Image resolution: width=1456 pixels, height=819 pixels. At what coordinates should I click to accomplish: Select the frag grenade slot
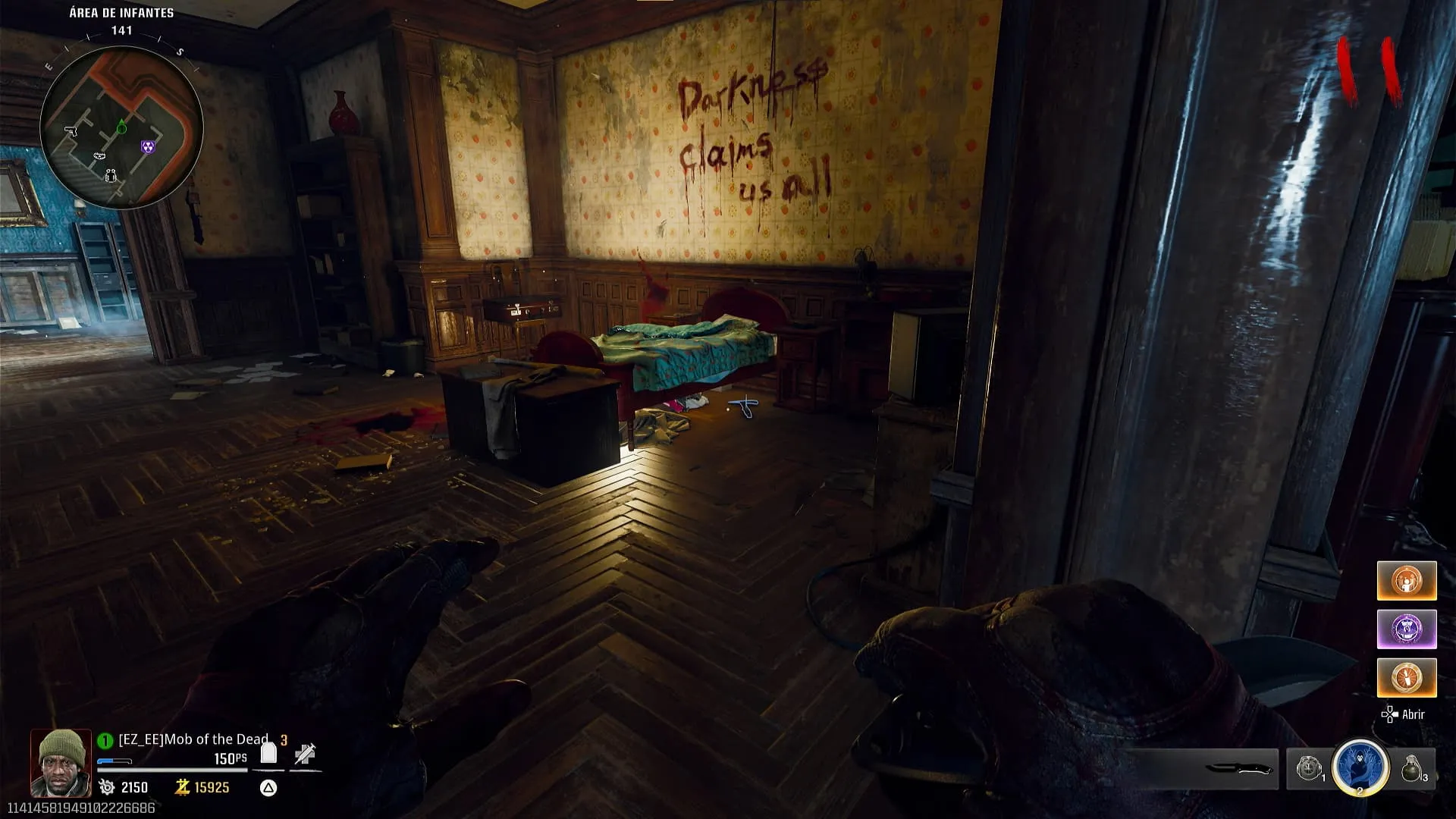[x=1412, y=769]
